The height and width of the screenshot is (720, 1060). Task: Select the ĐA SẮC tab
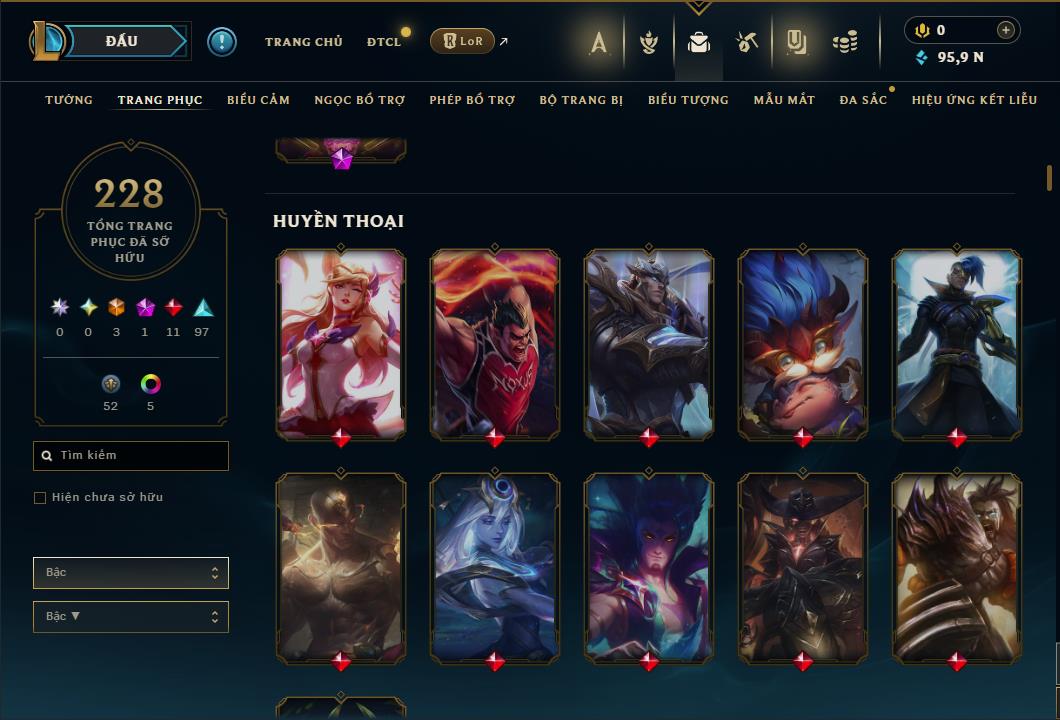click(863, 100)
